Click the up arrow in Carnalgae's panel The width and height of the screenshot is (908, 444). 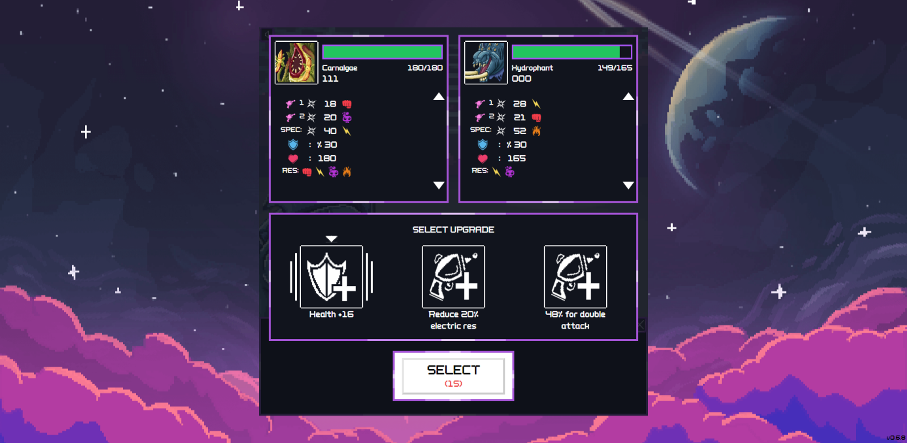click(438, 97)
